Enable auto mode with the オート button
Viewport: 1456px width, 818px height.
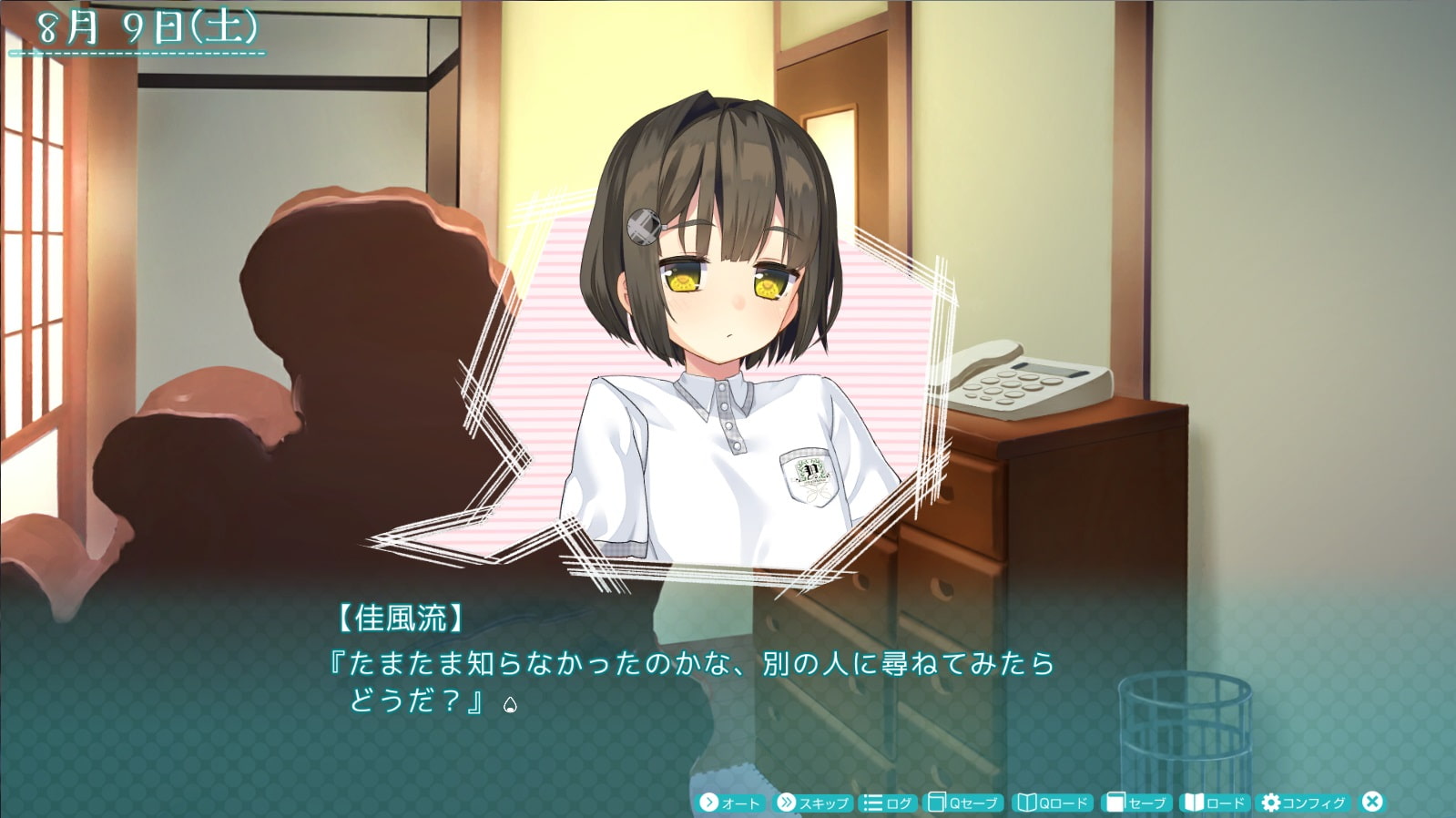tap(729, 803)
